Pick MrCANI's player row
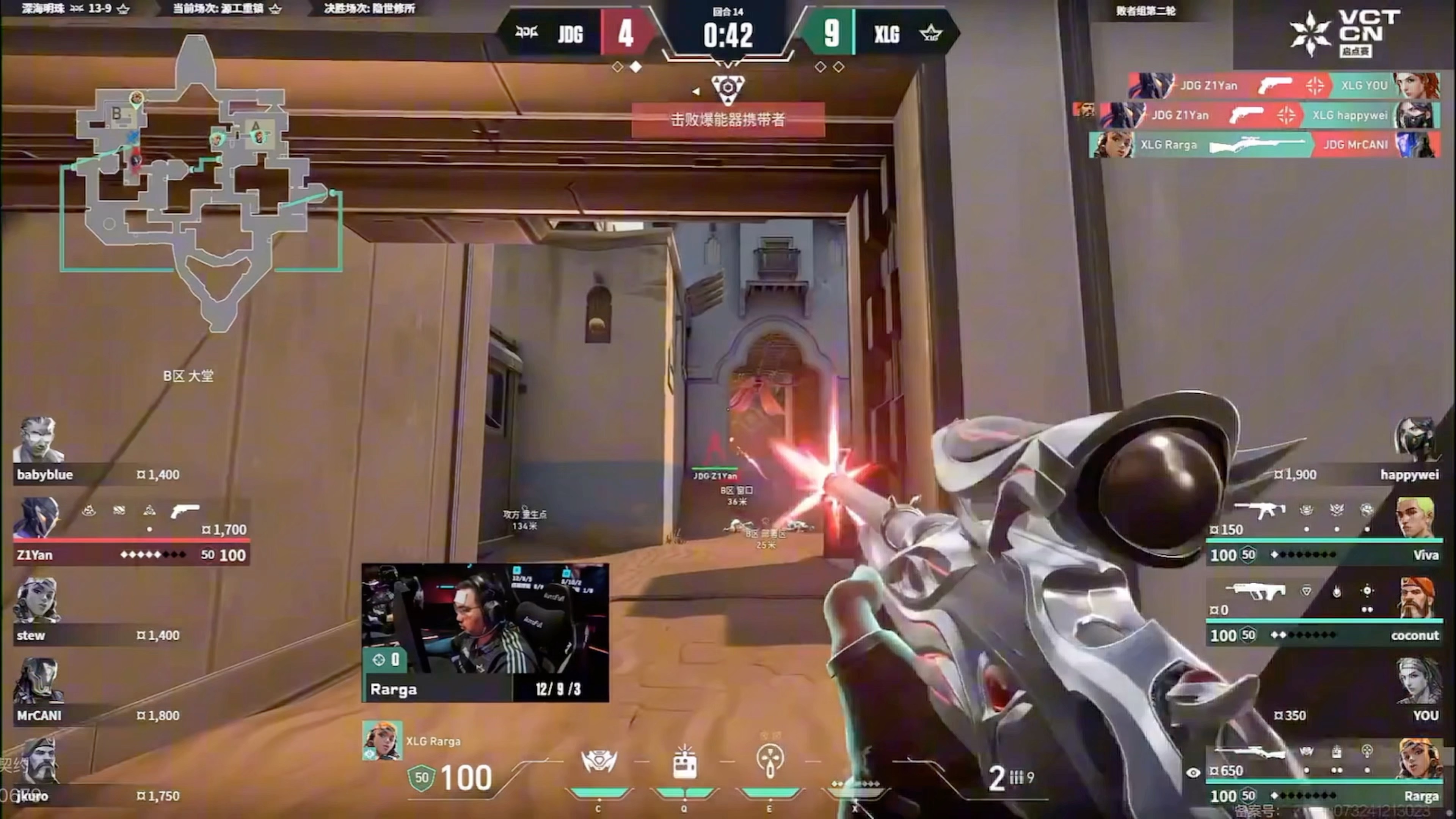 coord(96,693)
